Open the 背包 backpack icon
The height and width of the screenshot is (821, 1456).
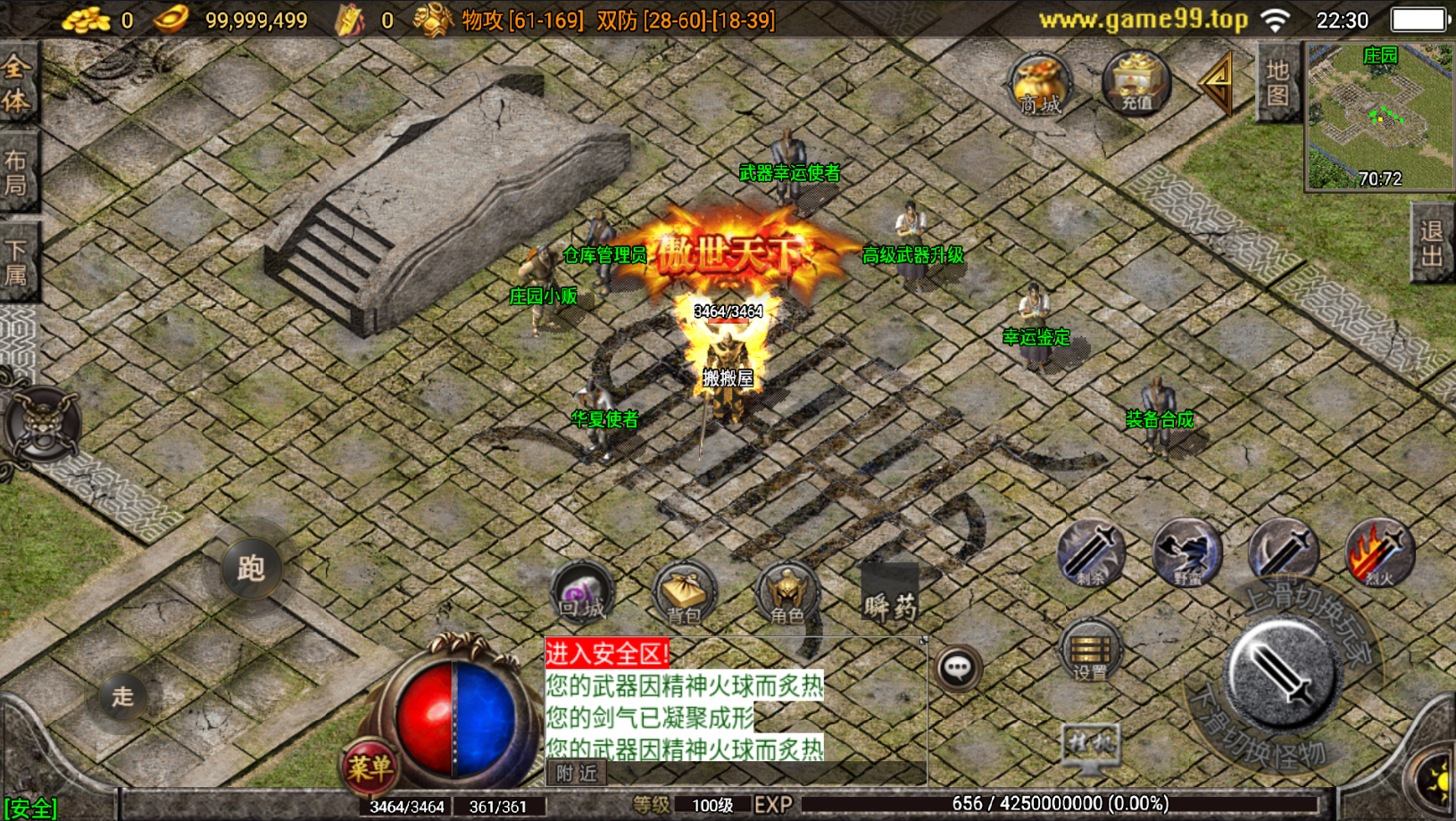(x=683, y=593)
